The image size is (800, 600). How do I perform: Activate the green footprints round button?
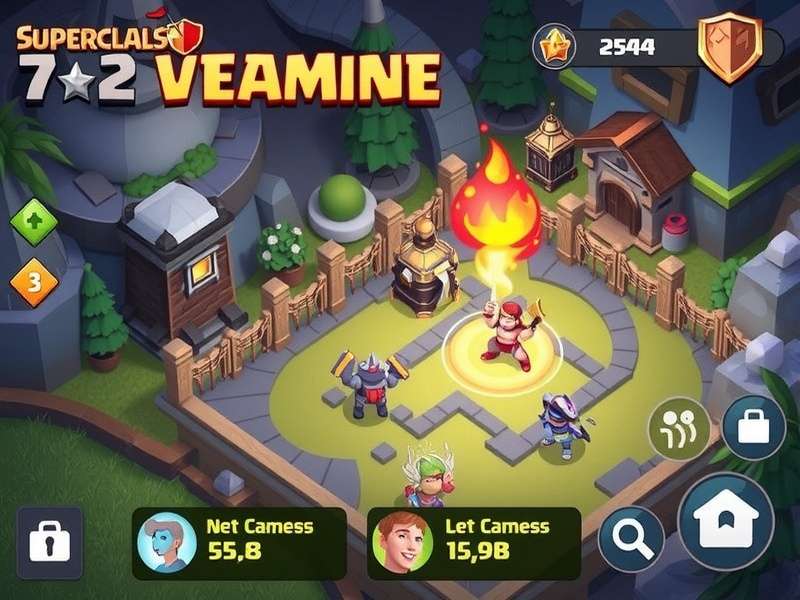[679, 428]
